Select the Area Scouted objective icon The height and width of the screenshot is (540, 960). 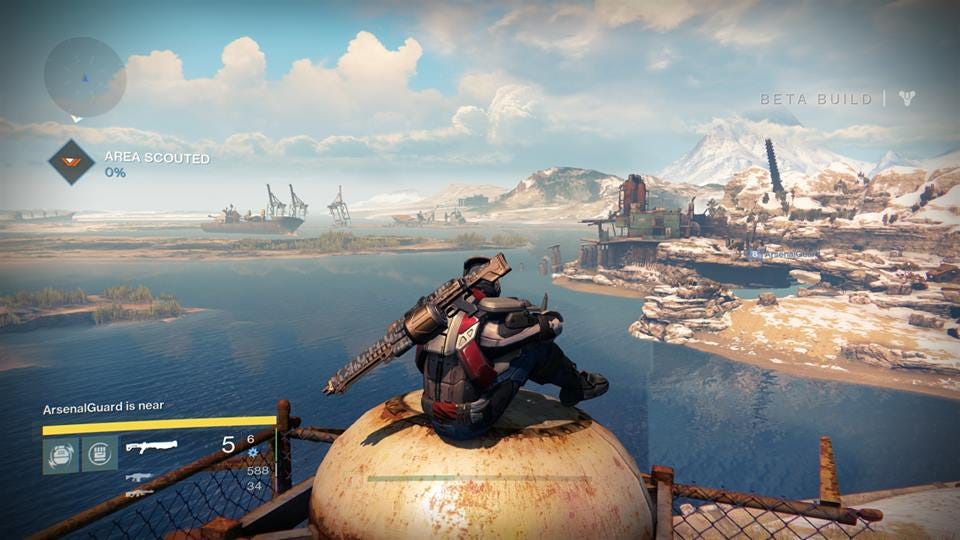click(x=72, y=162)
